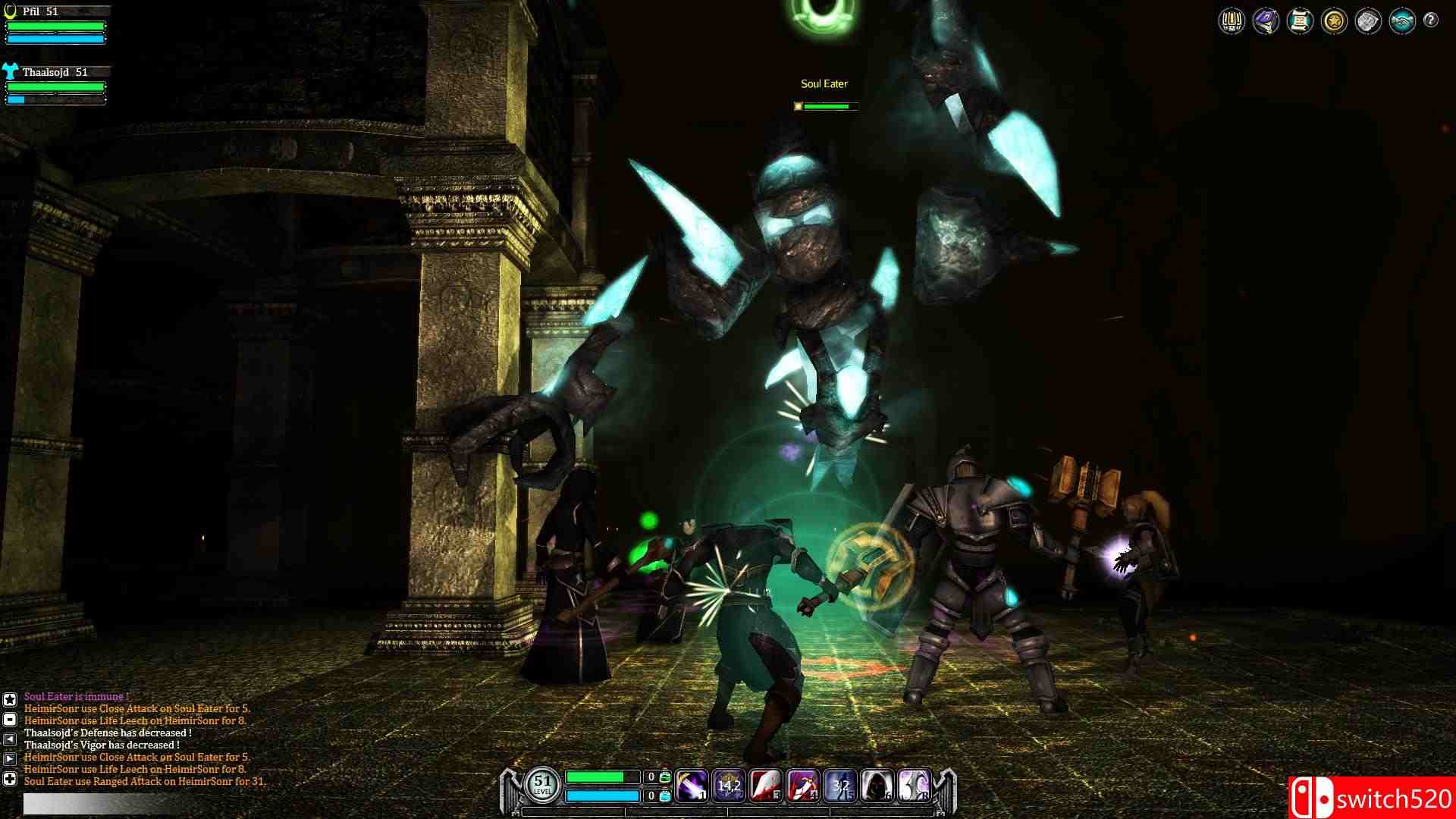Screen dimensions: 1456x819
Task: Open the scroll icon menu
Action: [1300, 21]
